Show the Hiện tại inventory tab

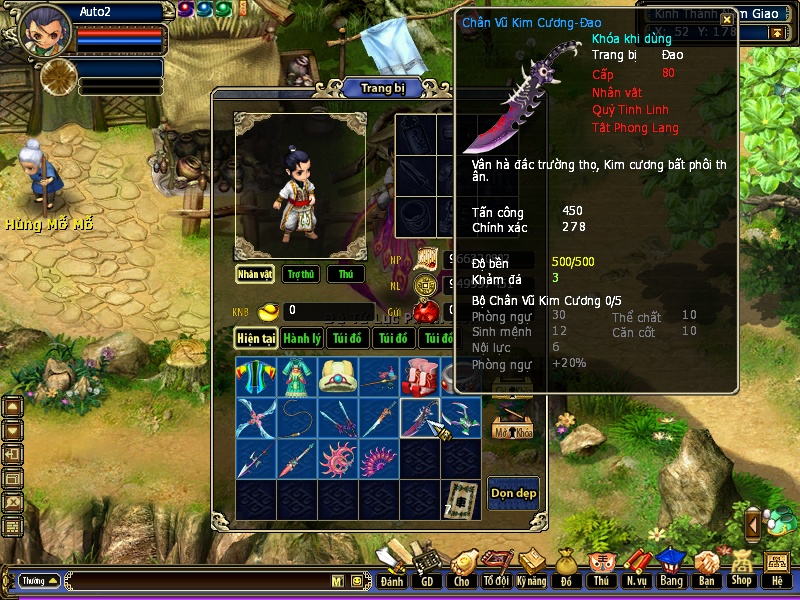click(x=256, y=339)
